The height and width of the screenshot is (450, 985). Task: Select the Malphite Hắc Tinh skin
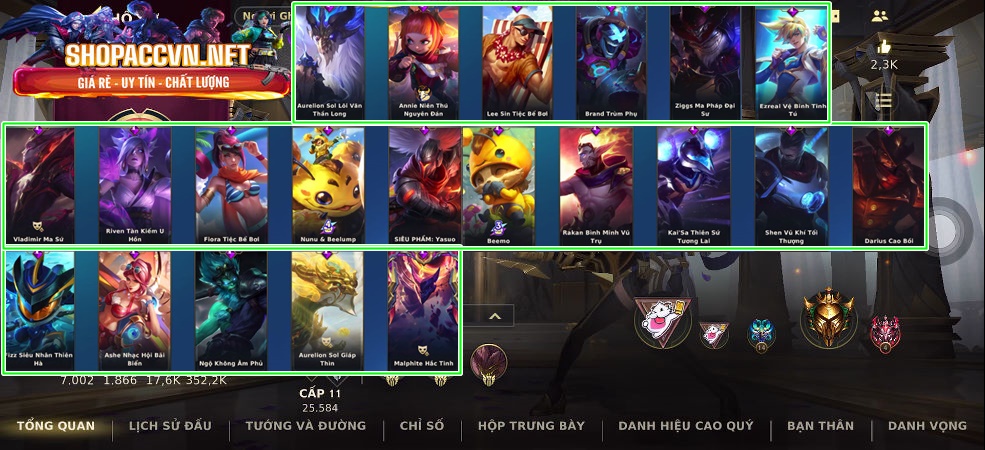click(424, 308)
